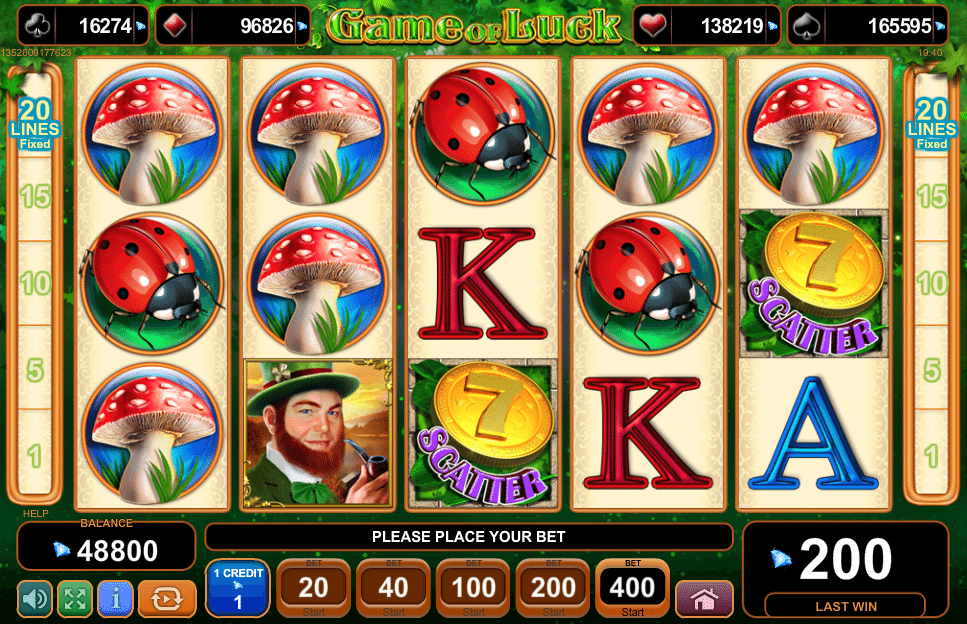Activate the orange autoplay button
The width and height of the screenshot is (967, 624).
[167, 599]
